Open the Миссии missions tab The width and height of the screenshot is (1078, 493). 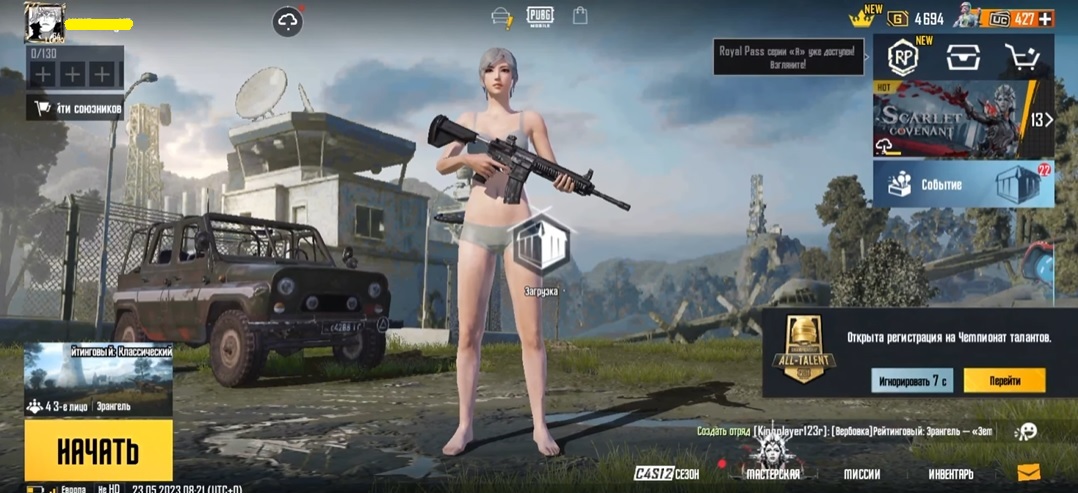861,473
